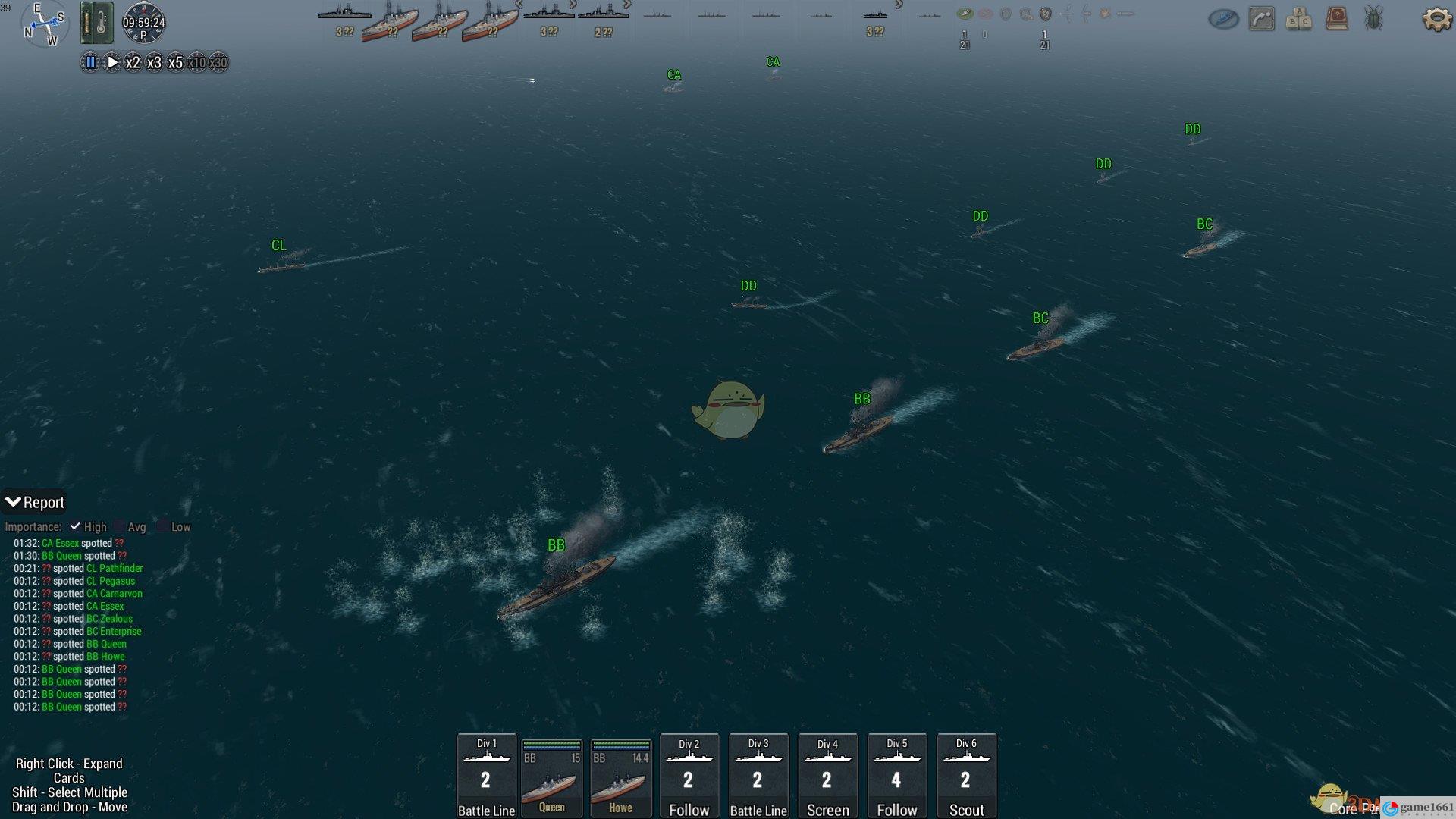Resume normal speed with the play button
Image resolution: width=1456 pixels, height=819 pixels.
coord(111,63)
